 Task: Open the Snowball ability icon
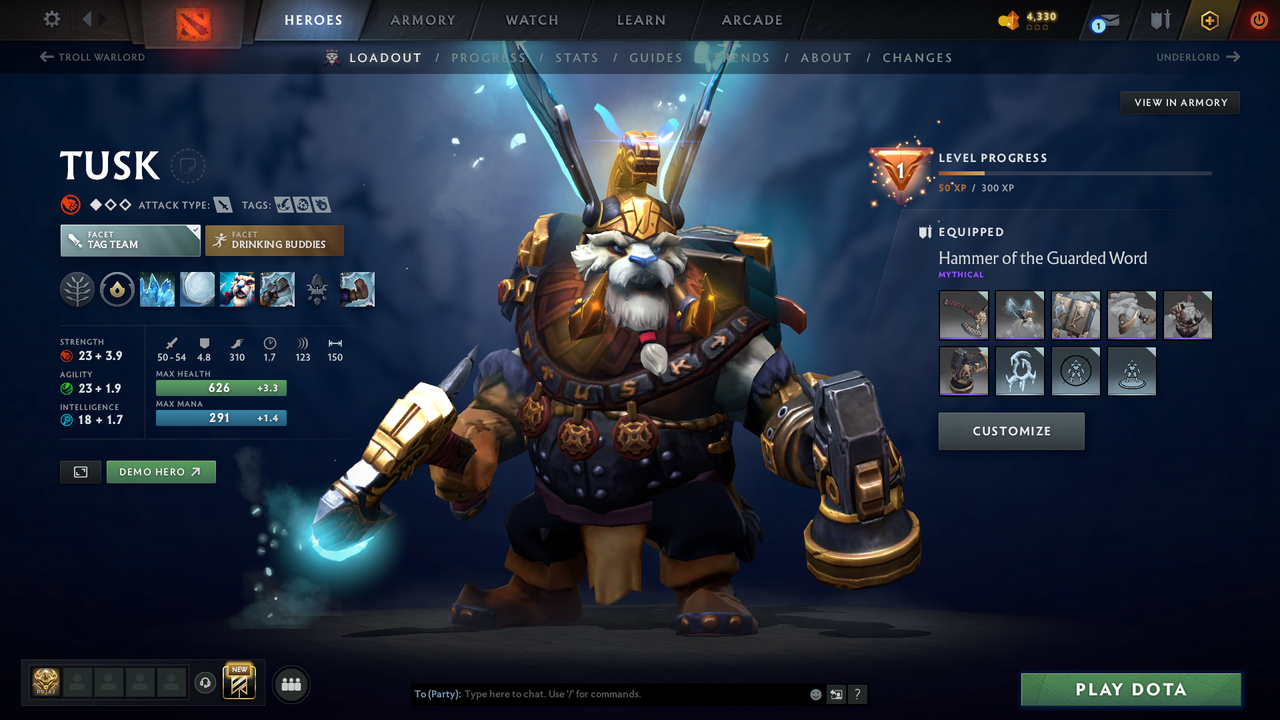pyautogui.click(x=197, y=289)
